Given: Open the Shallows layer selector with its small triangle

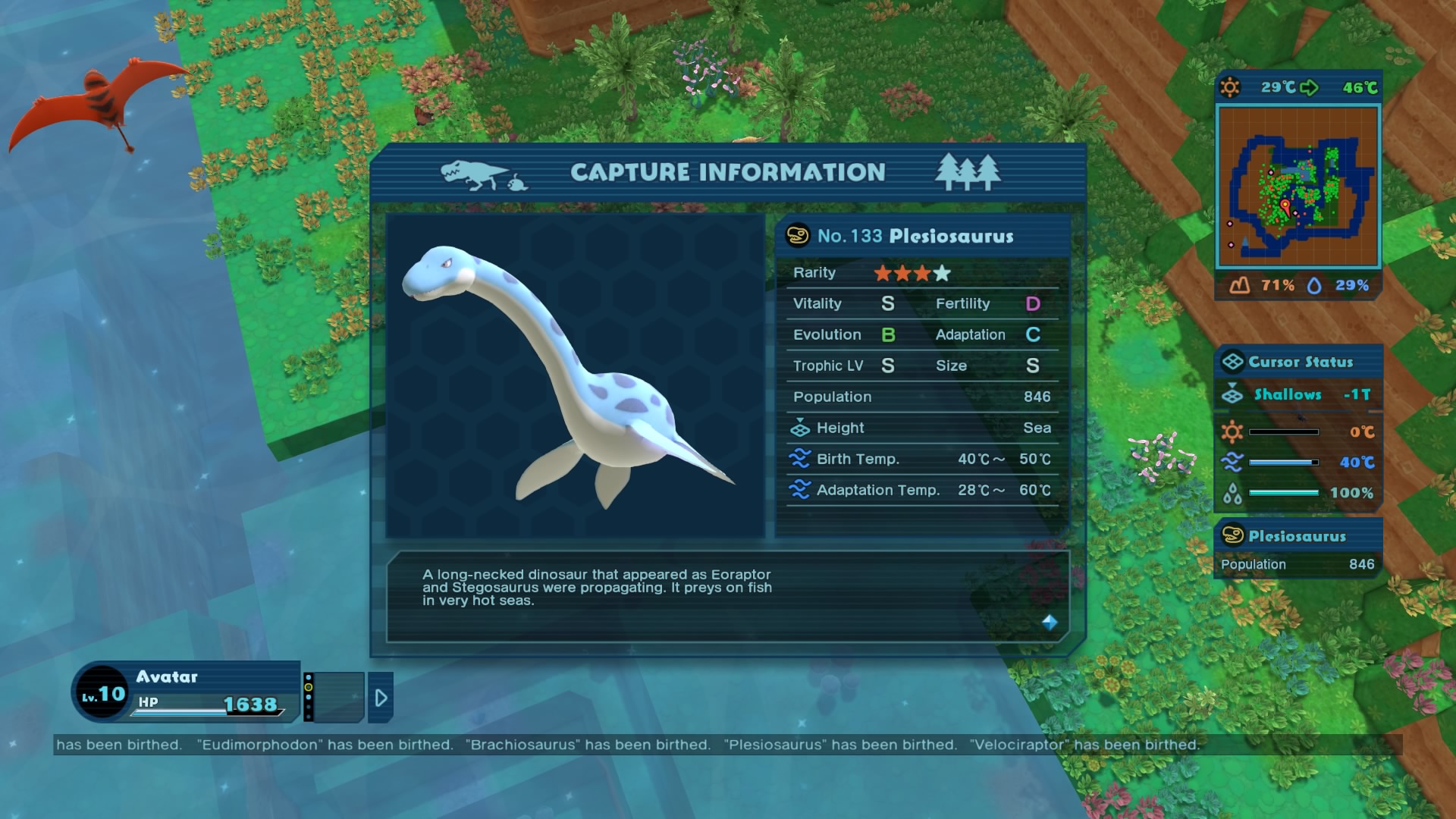Looking at the screenshot, I should (1232, 385).
